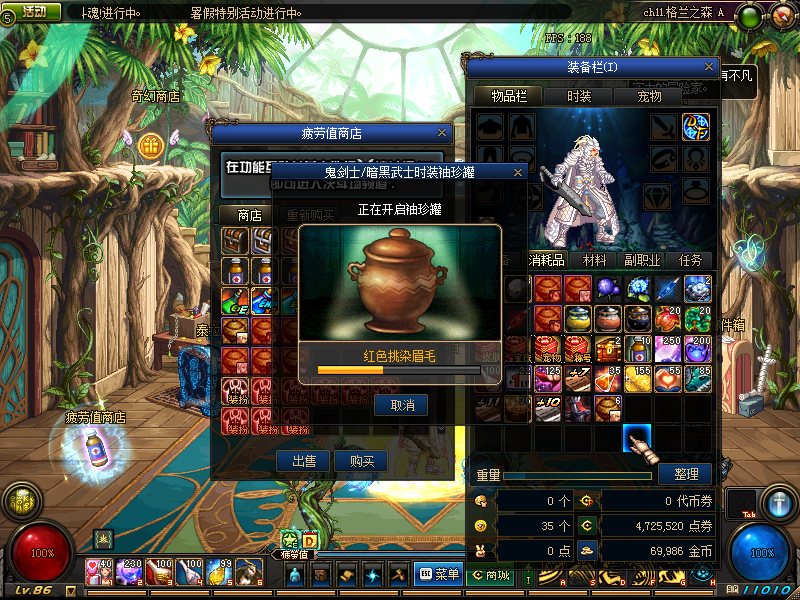Viewport: 800px width, 600px height.
Task: Close the 疲劳值商店 shop window
Action: point(442,133)
